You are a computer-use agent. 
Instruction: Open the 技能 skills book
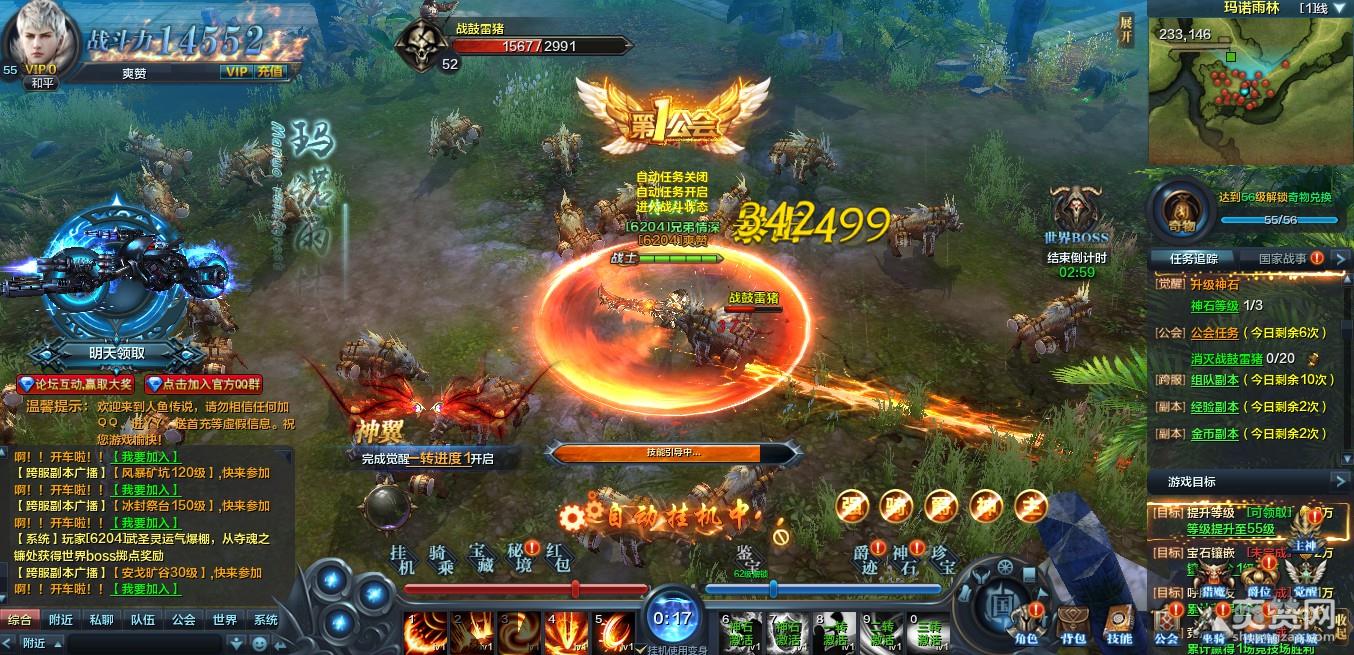pyautogui.click(x=1120, y=623)
